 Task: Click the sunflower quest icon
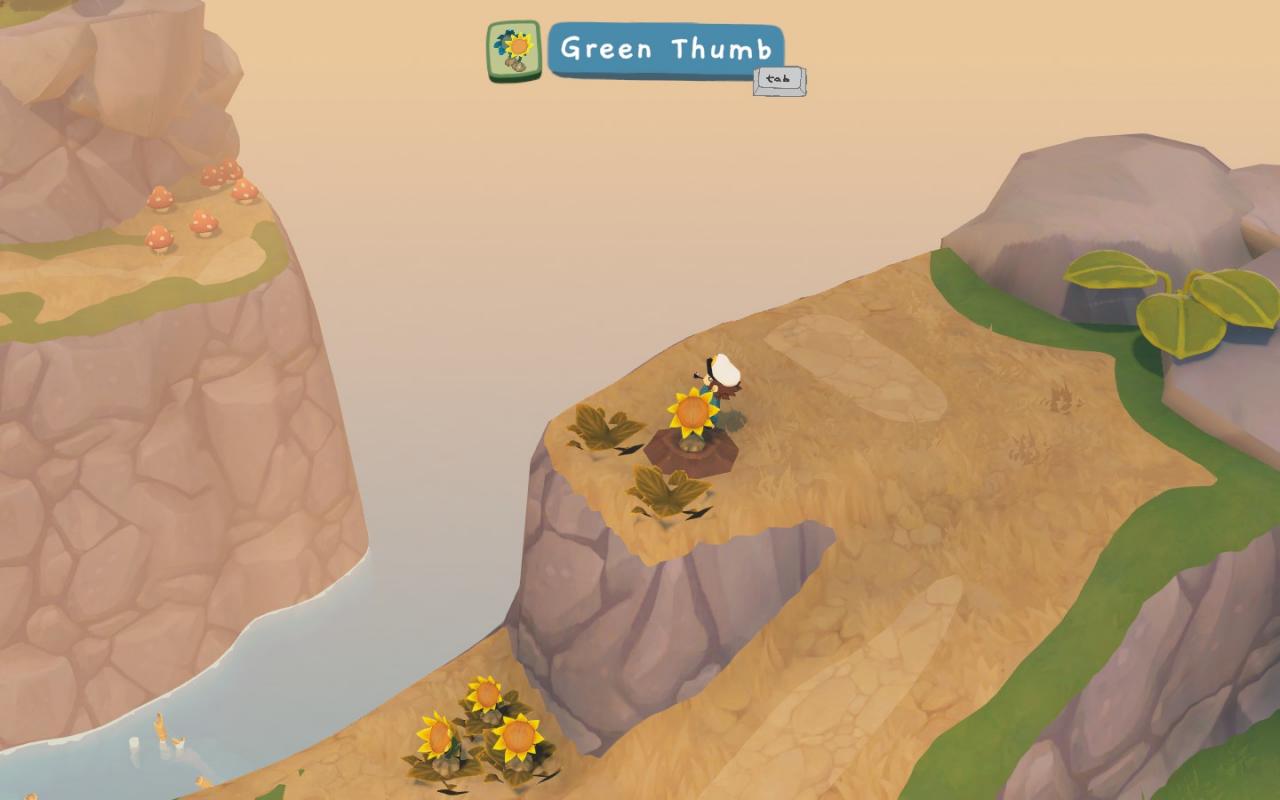[514, 51]
